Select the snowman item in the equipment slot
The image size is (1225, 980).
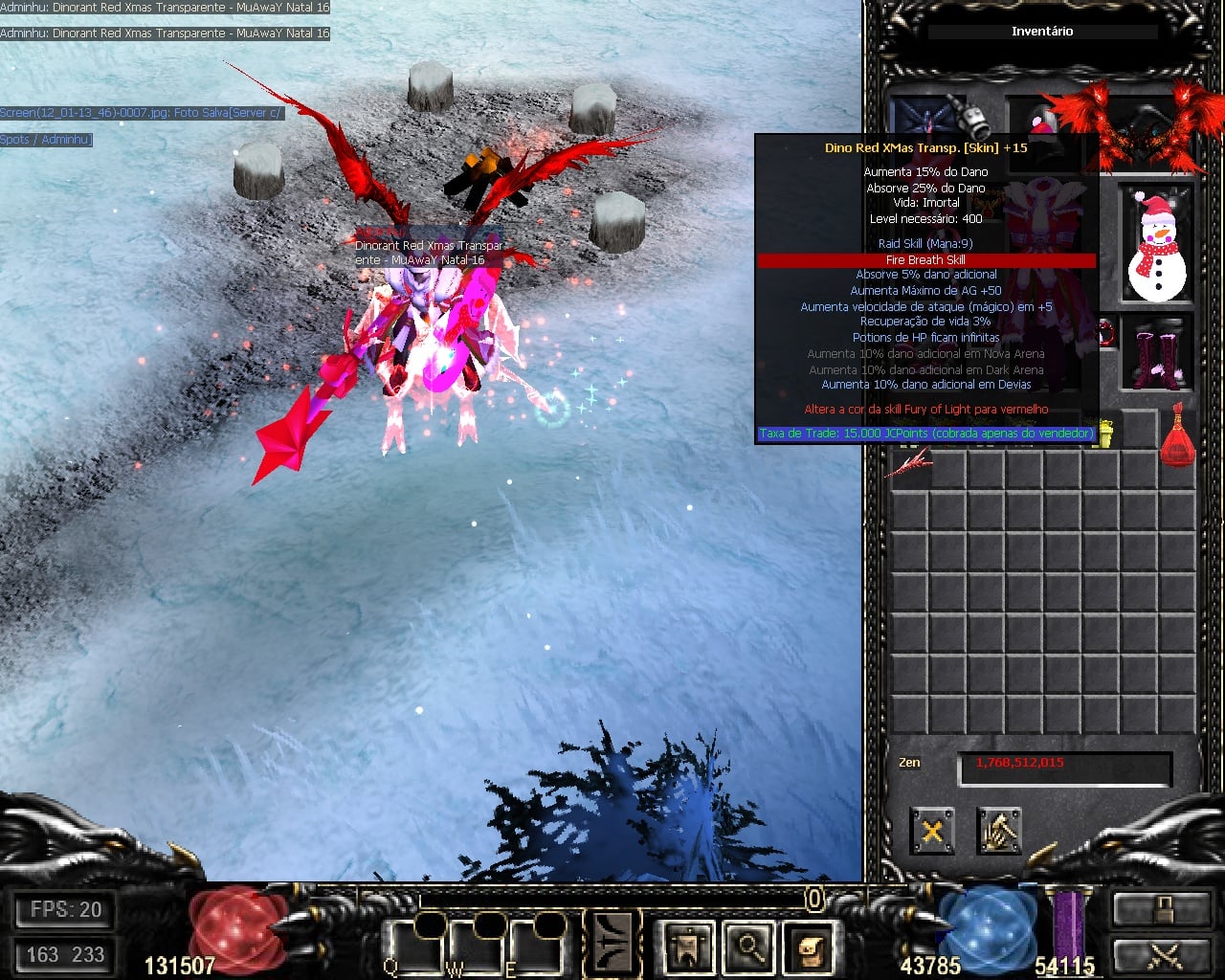(x=1156, y=247)
